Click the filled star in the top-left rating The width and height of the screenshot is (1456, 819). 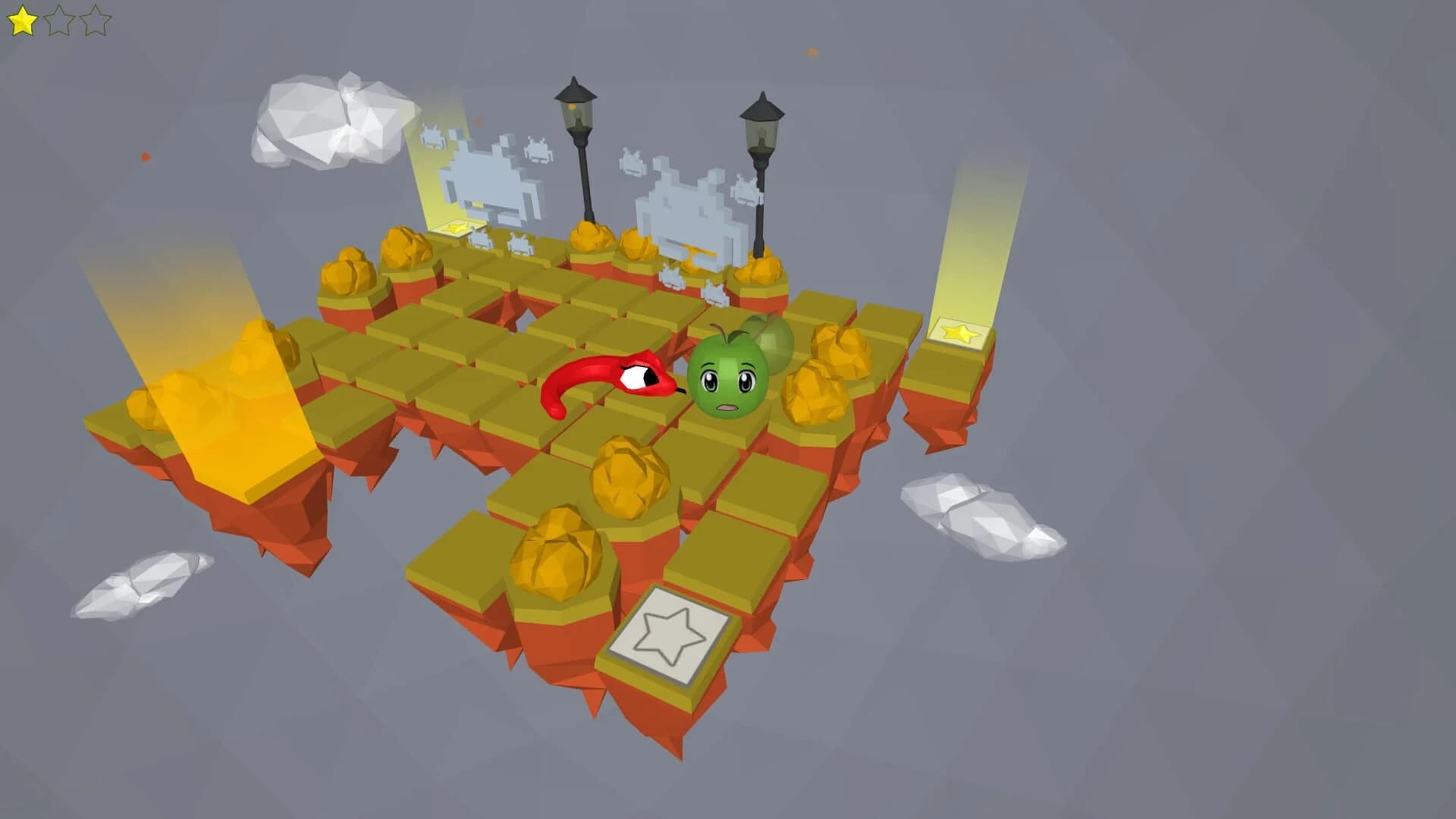click(20, 19)
